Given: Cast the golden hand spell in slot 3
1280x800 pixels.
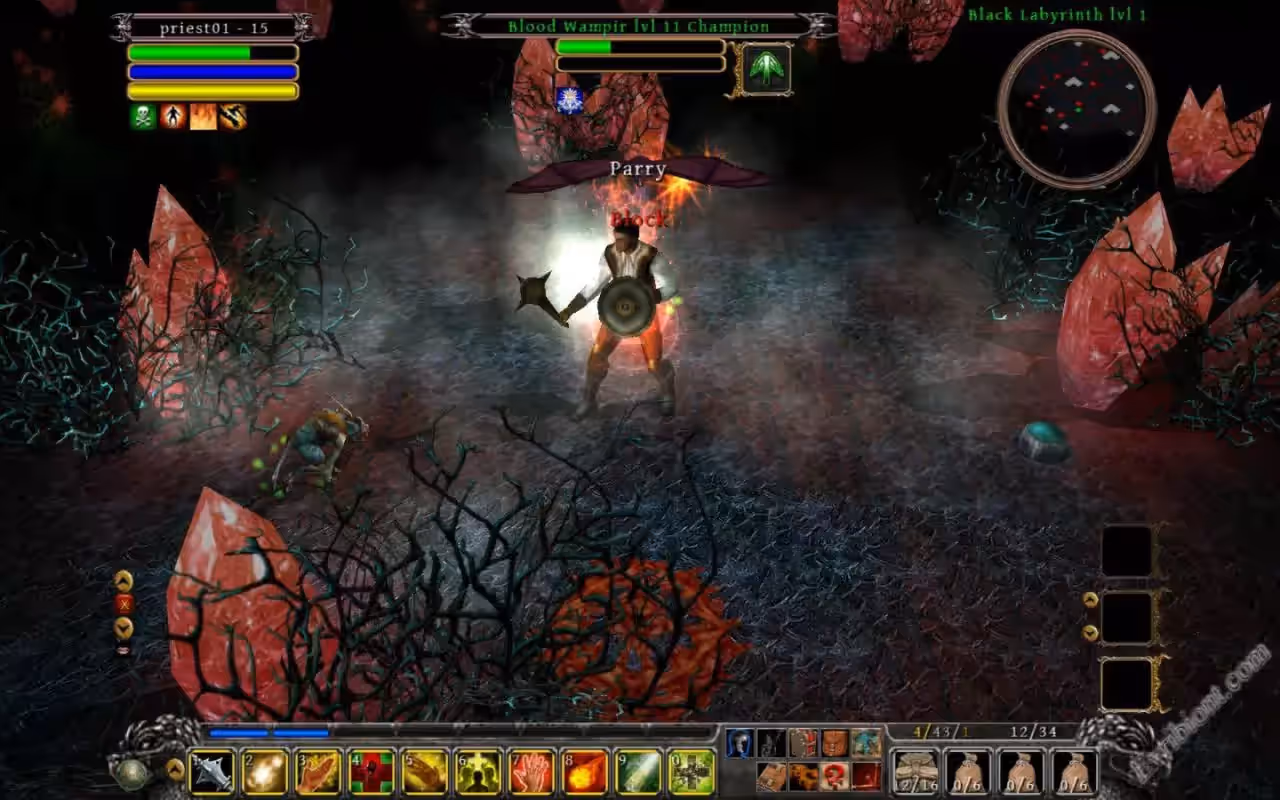Looking at the screenshot, I should coord(319,772).
